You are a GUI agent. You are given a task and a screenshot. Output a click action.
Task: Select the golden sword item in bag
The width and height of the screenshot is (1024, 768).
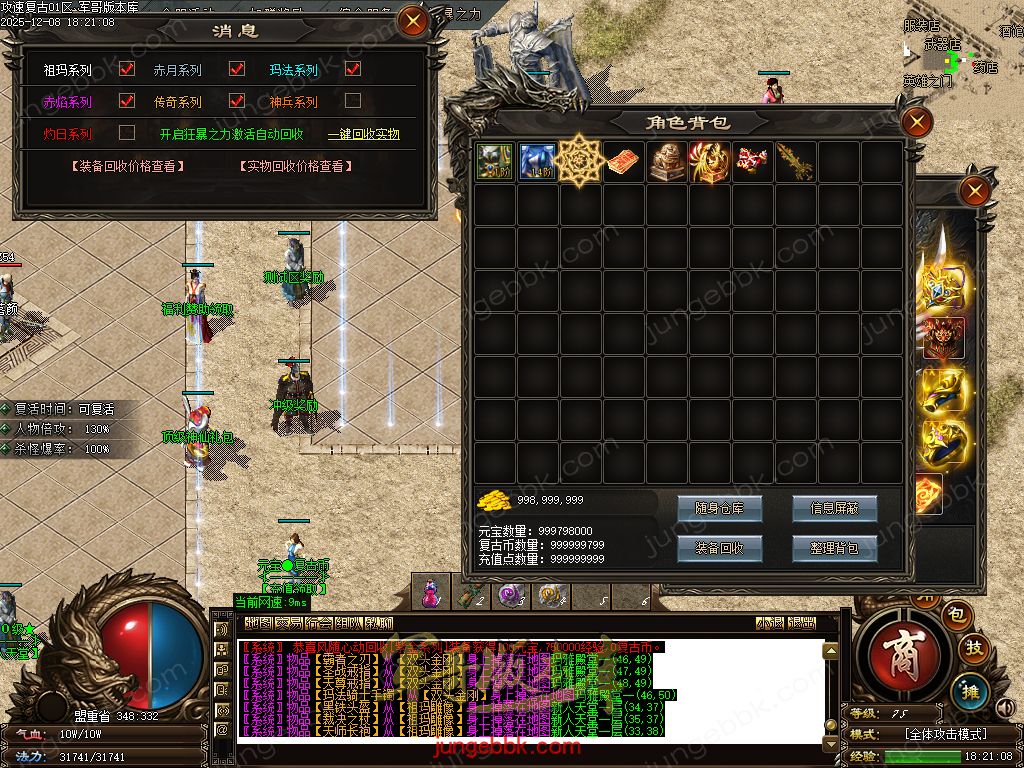coord(796,161)
